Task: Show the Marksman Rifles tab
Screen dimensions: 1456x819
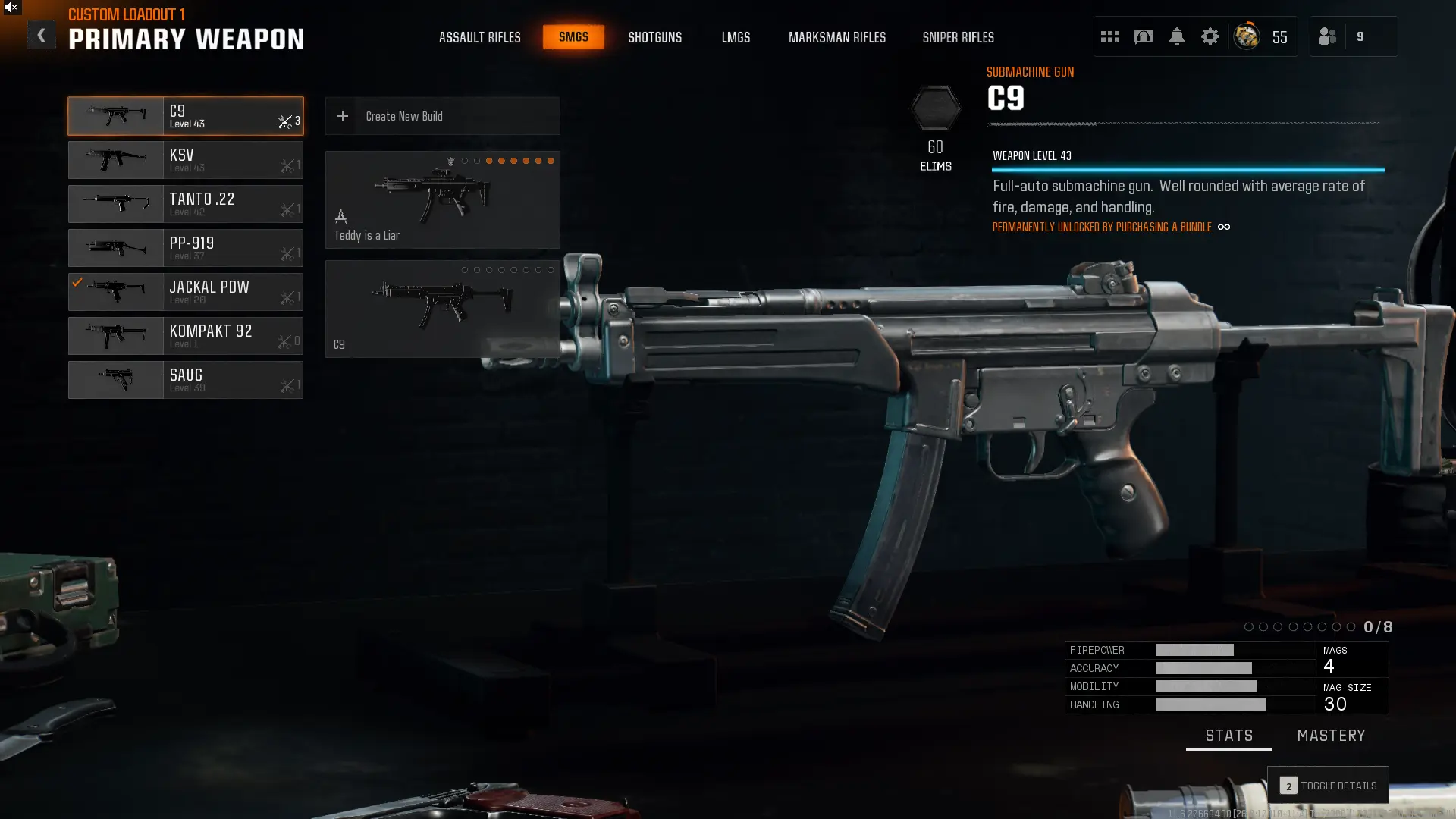Action: (836, 37)
